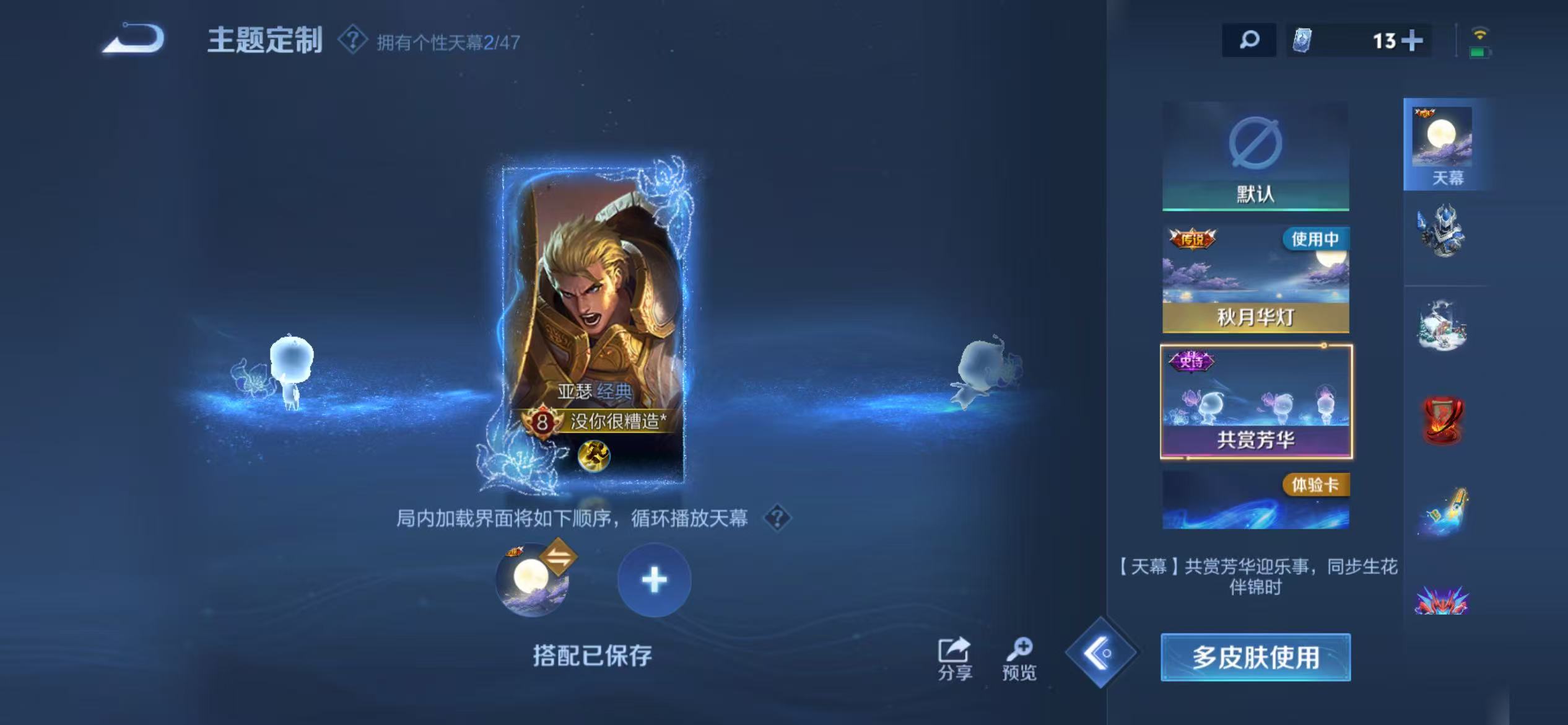Click plus to add another sky canopy slot
Image resolution: width=1568 pixels, height=725 pixels.
[653, 581]
